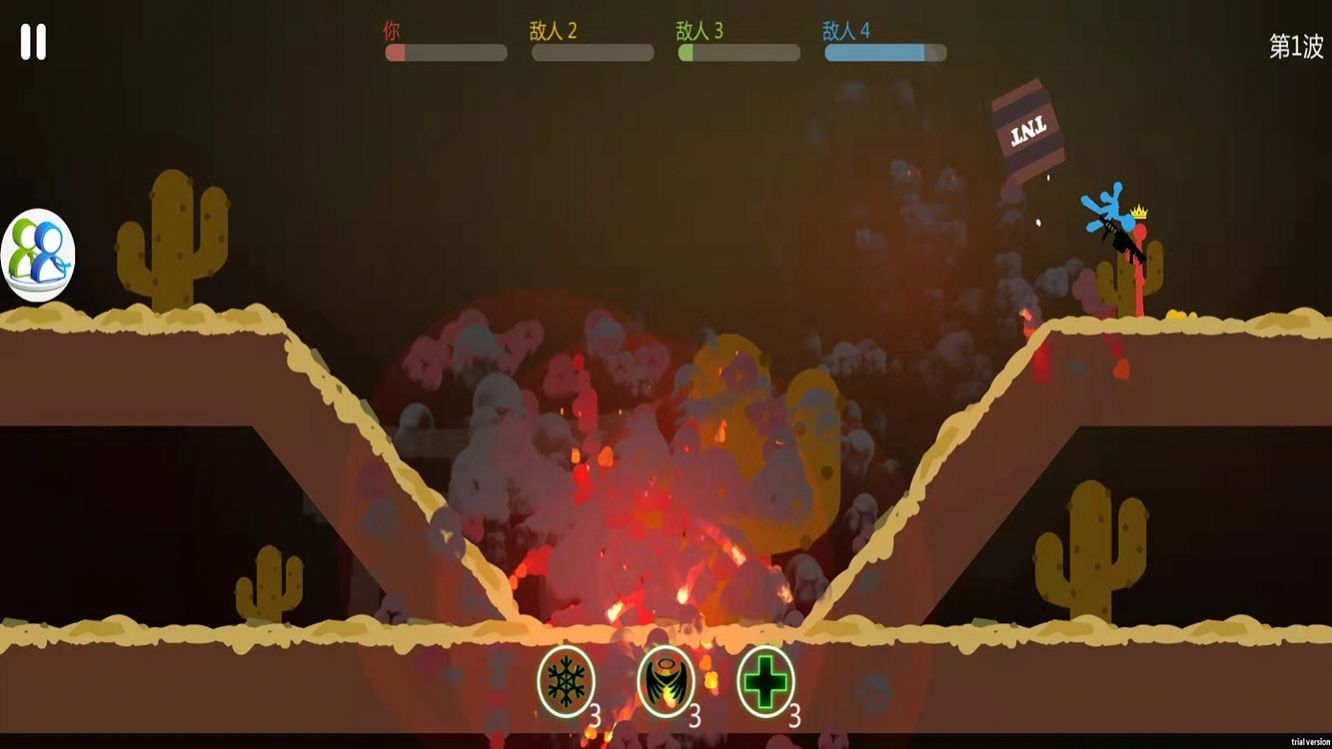Open the friends bubble icon
The height and width of the screenshot is (749, 1332).
click(38, 255)
